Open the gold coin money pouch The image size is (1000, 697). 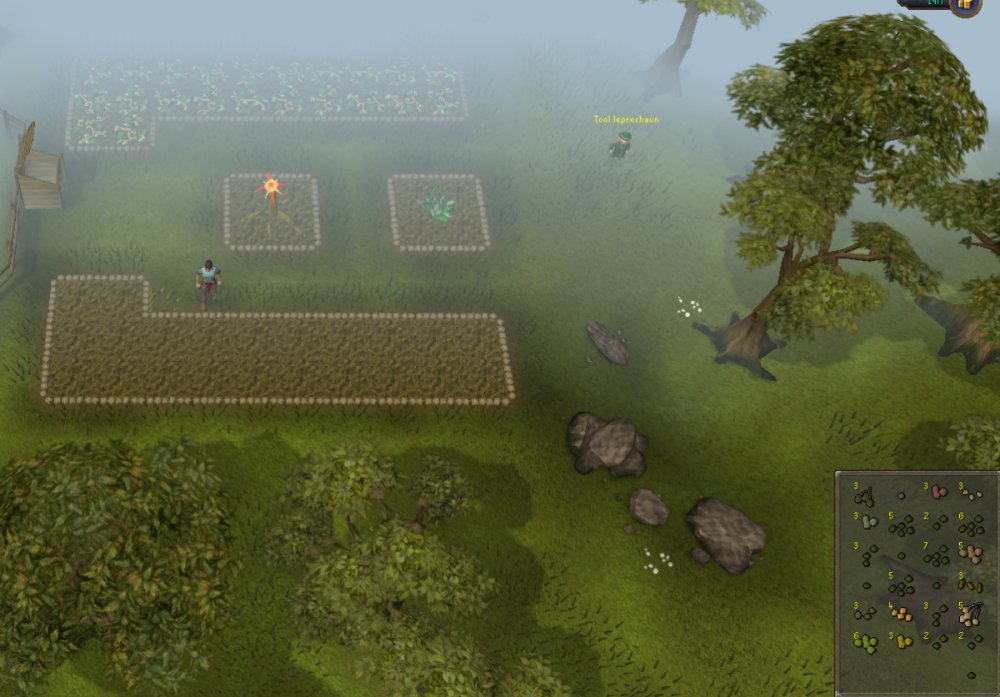pos(966,5)
